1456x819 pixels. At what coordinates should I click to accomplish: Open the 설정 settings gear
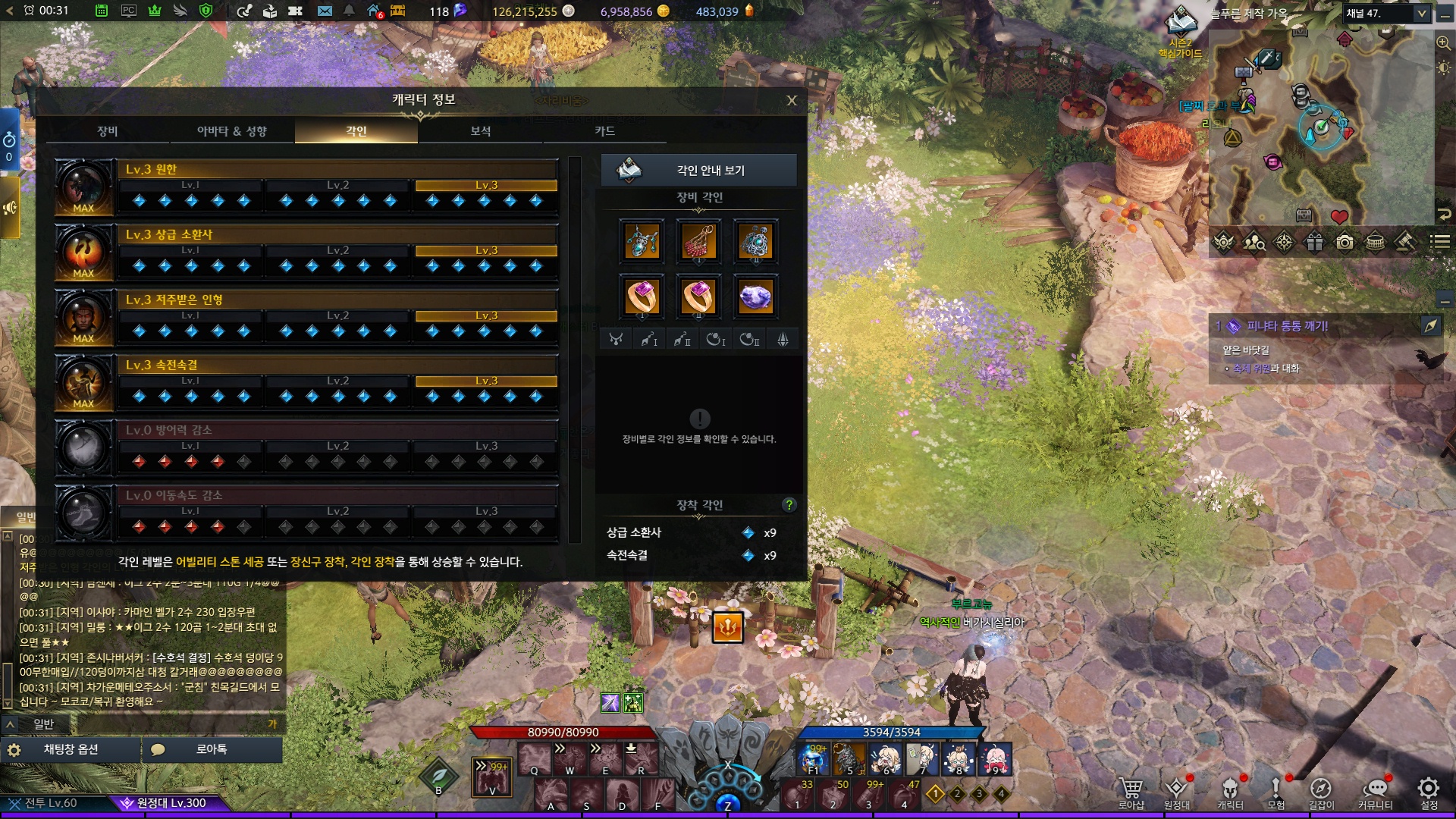click(x=1429, y=792)
